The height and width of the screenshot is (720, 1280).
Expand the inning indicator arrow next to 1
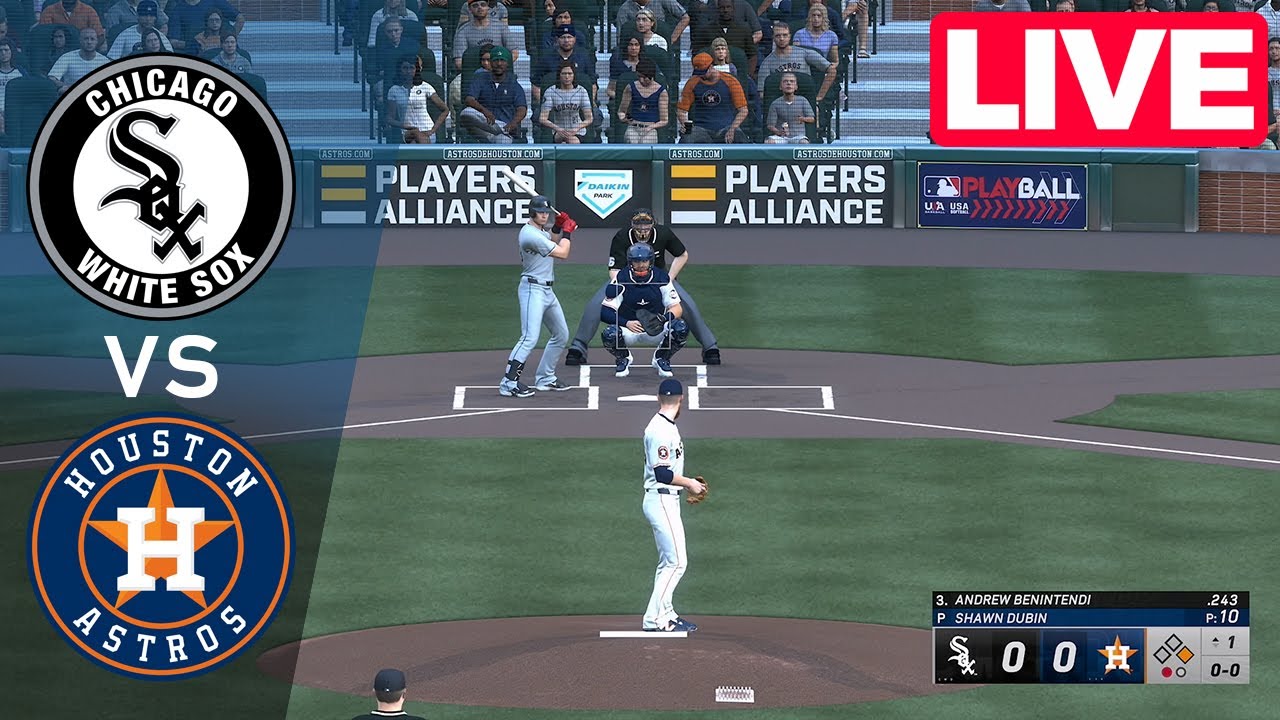pos(1216,640)
